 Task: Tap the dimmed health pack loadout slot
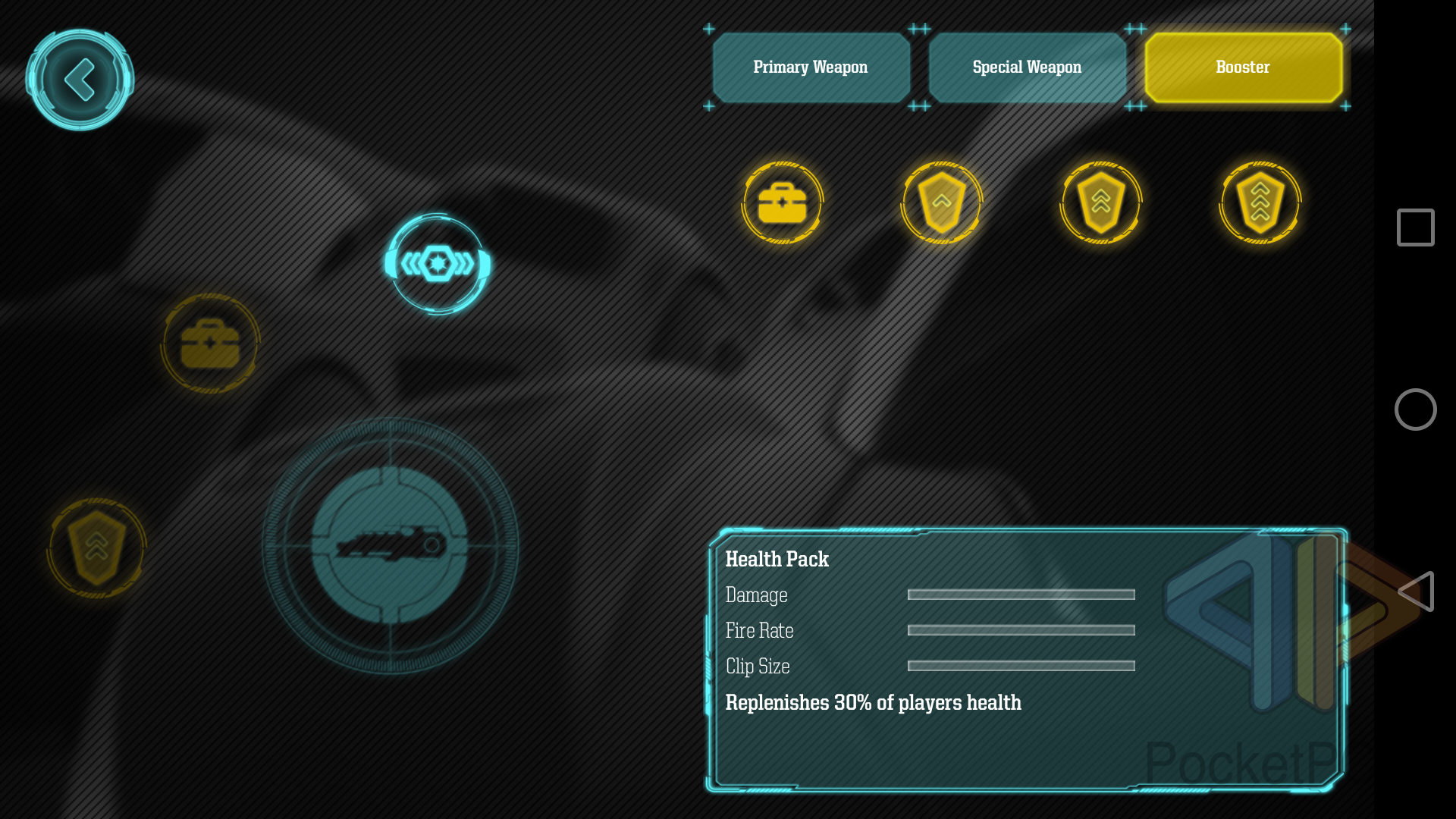click(x=210, y=344)
